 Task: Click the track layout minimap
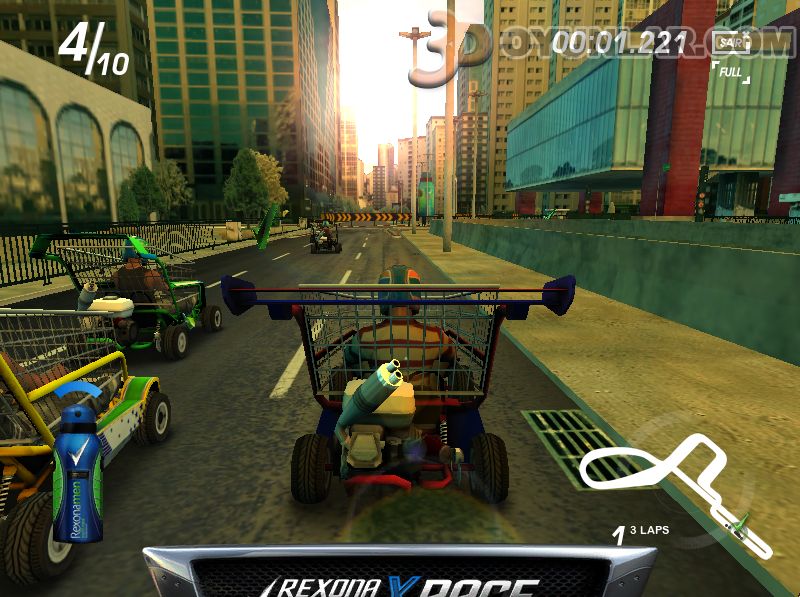(x=676, y=485)
